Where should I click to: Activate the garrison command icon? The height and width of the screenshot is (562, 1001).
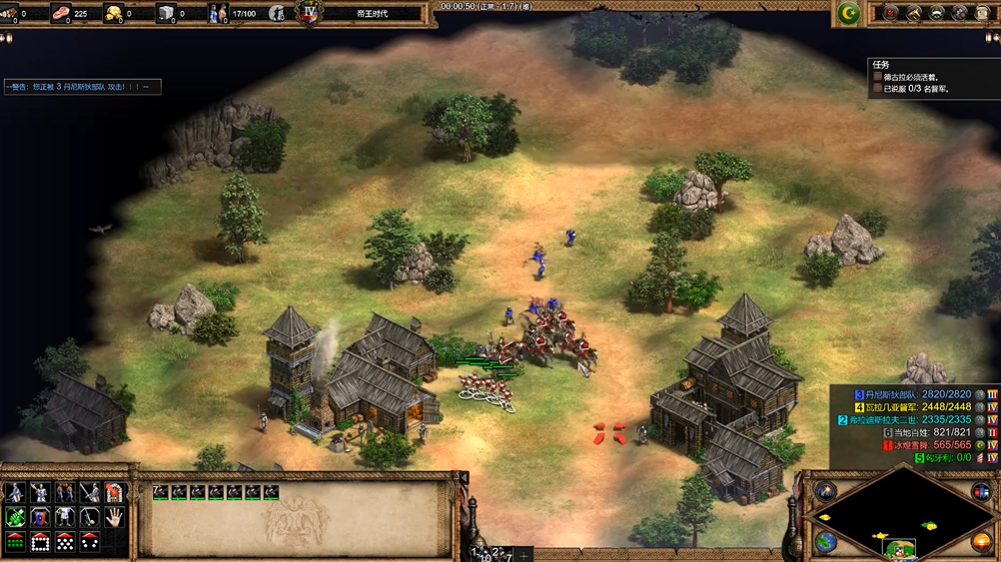coord(114,492)
